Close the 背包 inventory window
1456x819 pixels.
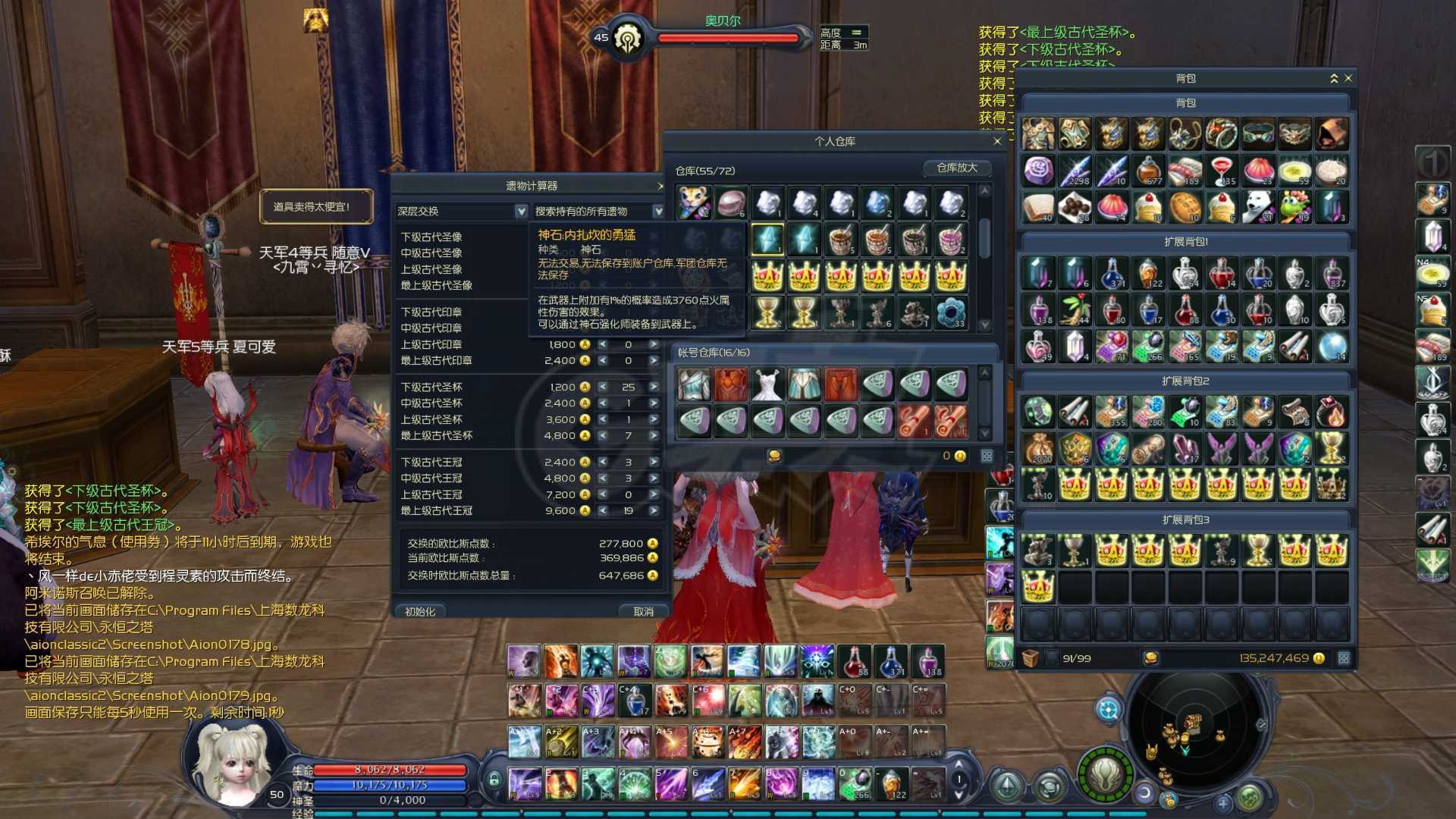tap(1348, 78)
